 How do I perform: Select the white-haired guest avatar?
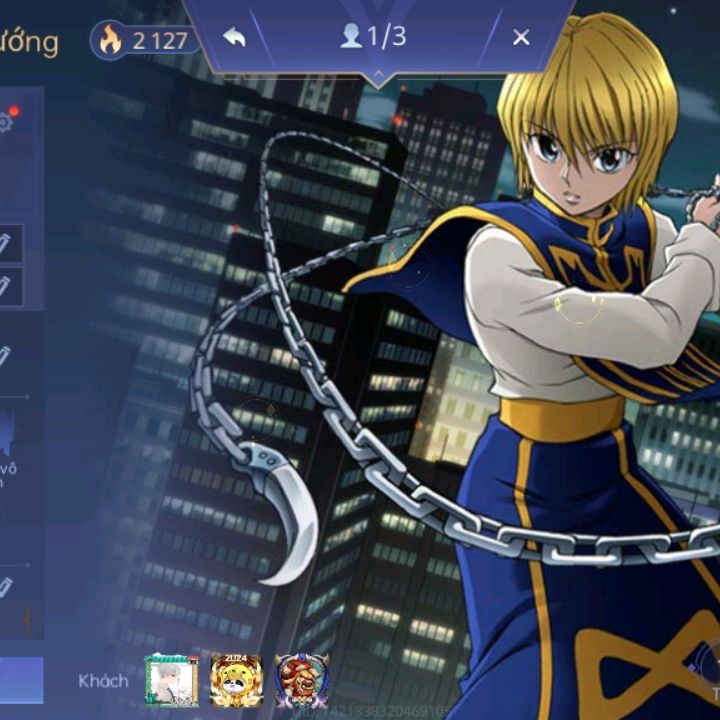point(171,681)
